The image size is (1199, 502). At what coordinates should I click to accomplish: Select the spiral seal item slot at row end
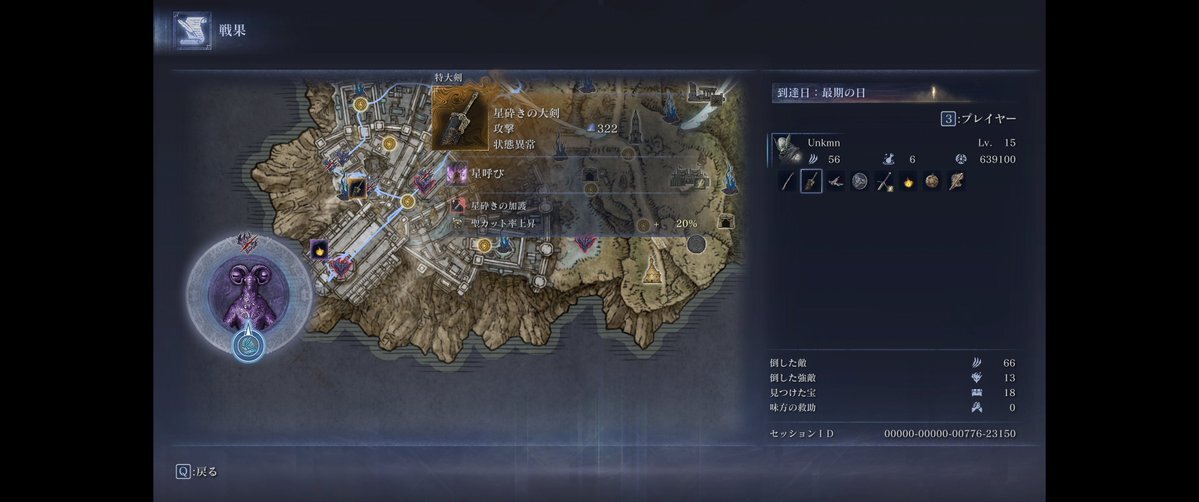click(956, 182)
